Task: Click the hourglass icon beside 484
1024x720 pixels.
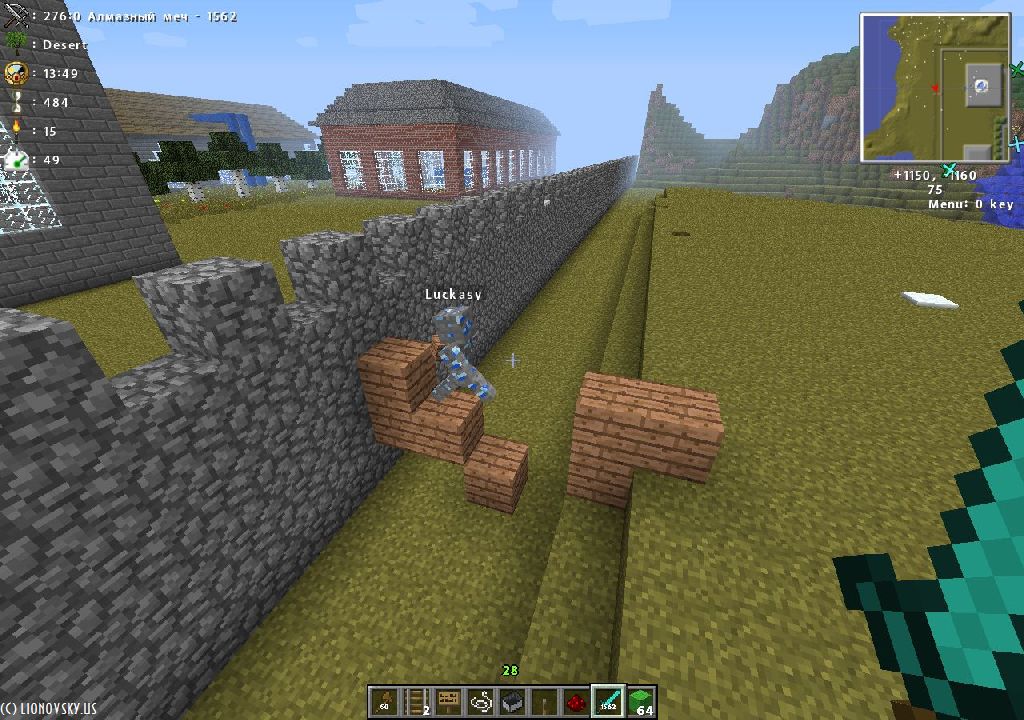Action: 16,102
